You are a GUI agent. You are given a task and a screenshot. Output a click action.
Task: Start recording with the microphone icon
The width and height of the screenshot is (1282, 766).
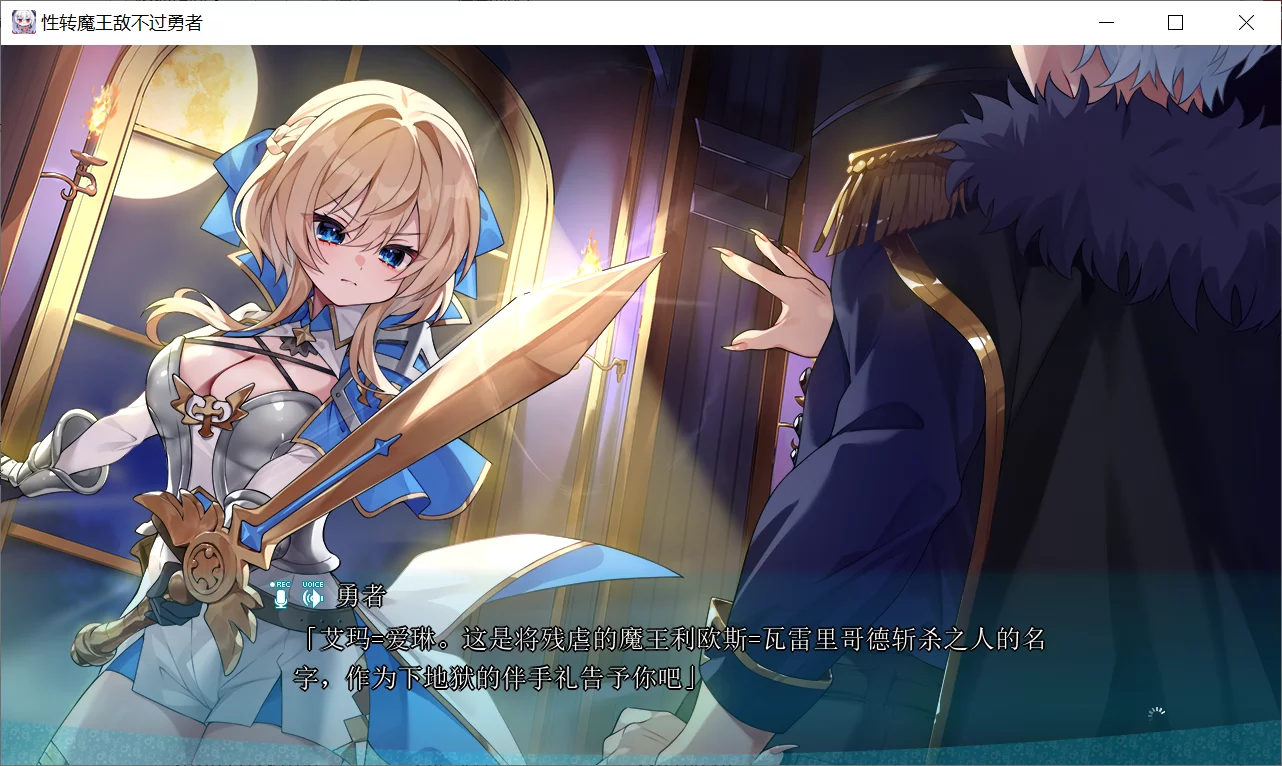tap(281, 599)
